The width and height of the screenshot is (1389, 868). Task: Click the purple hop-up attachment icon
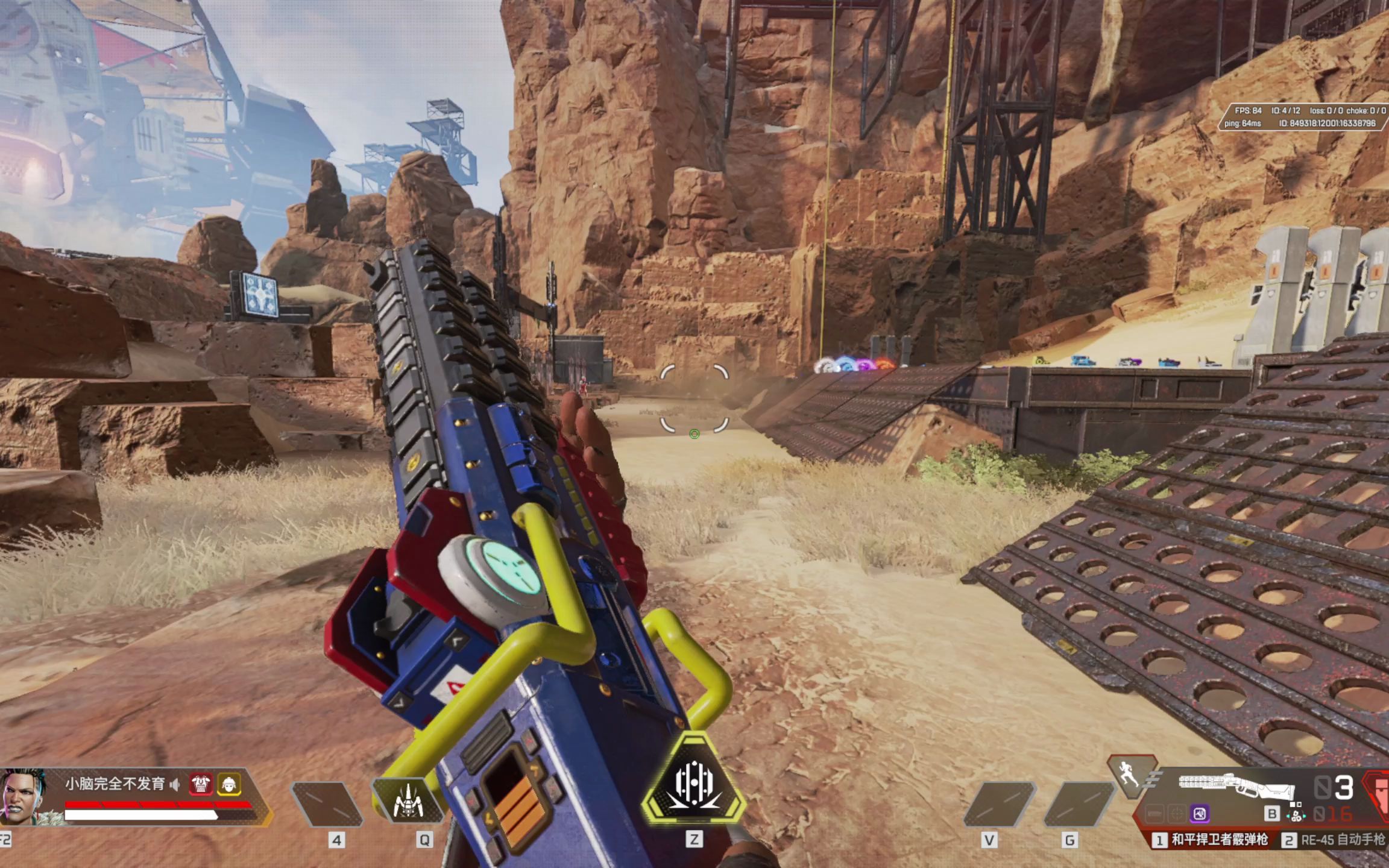pyautogui.click(x=1200, y=814)
